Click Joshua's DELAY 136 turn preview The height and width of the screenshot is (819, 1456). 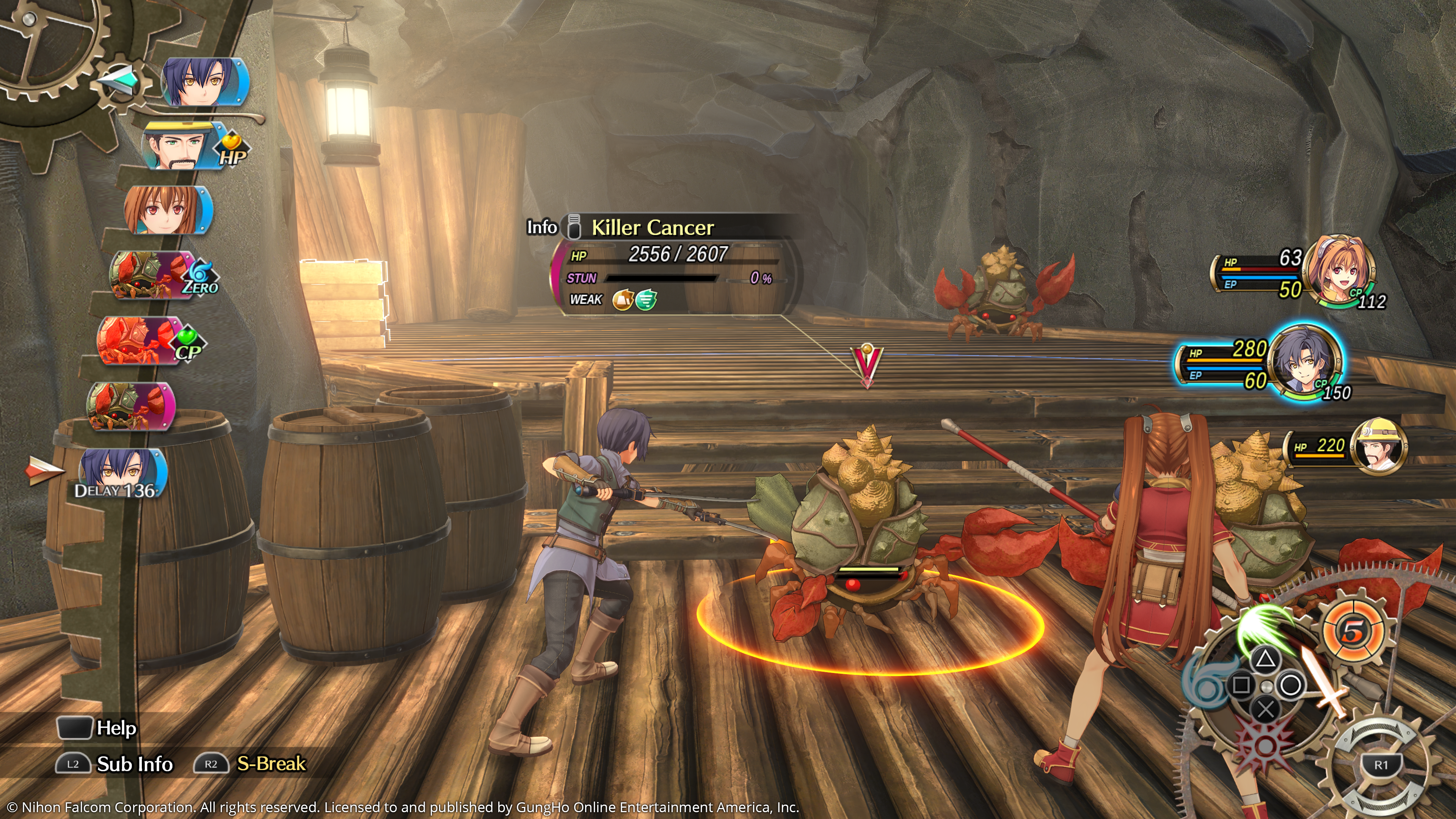click(x=121, y=474)
